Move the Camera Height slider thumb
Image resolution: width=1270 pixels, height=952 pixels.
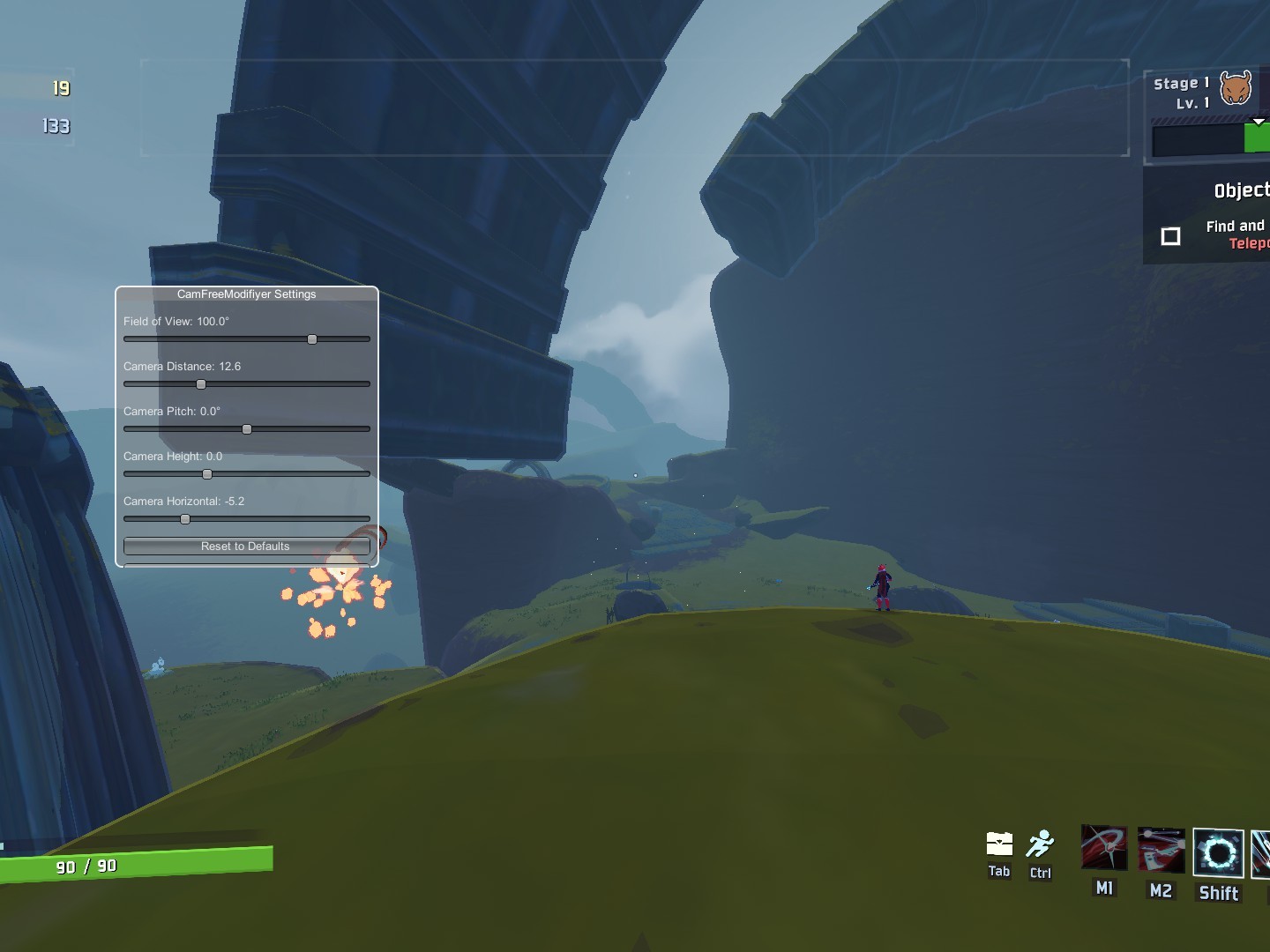point(207,474)
